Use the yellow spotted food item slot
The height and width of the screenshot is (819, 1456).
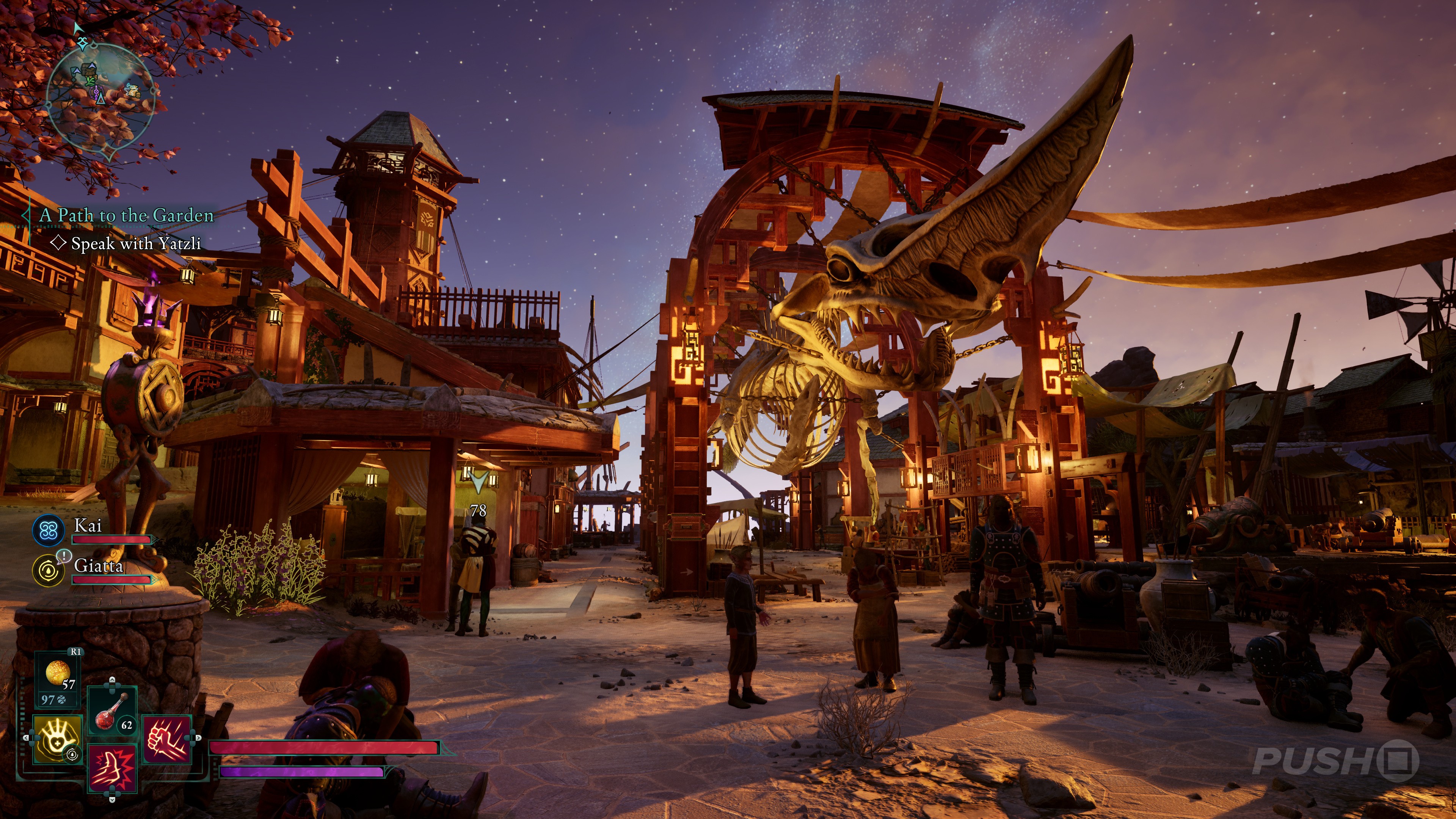58,673
